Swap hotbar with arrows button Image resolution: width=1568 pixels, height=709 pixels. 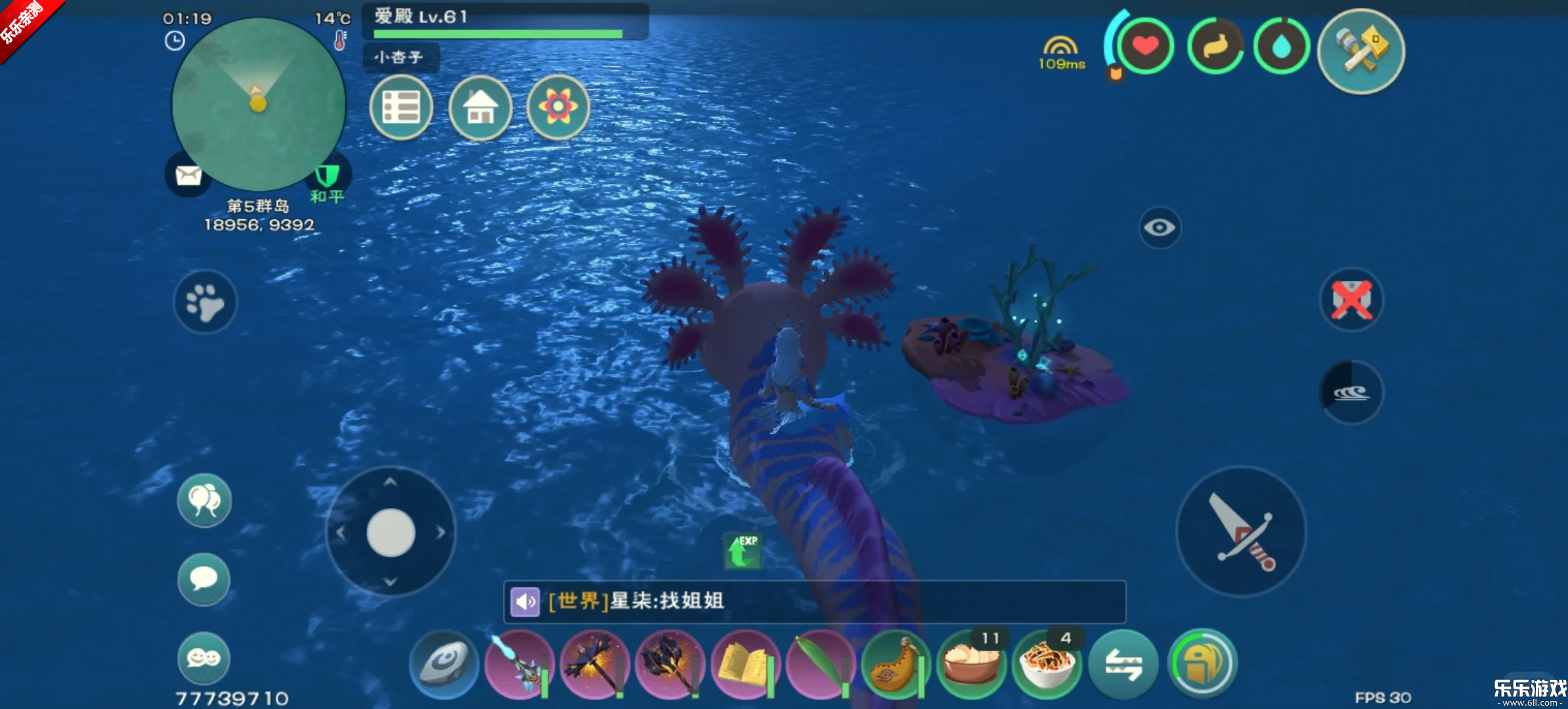(1123, 664)
